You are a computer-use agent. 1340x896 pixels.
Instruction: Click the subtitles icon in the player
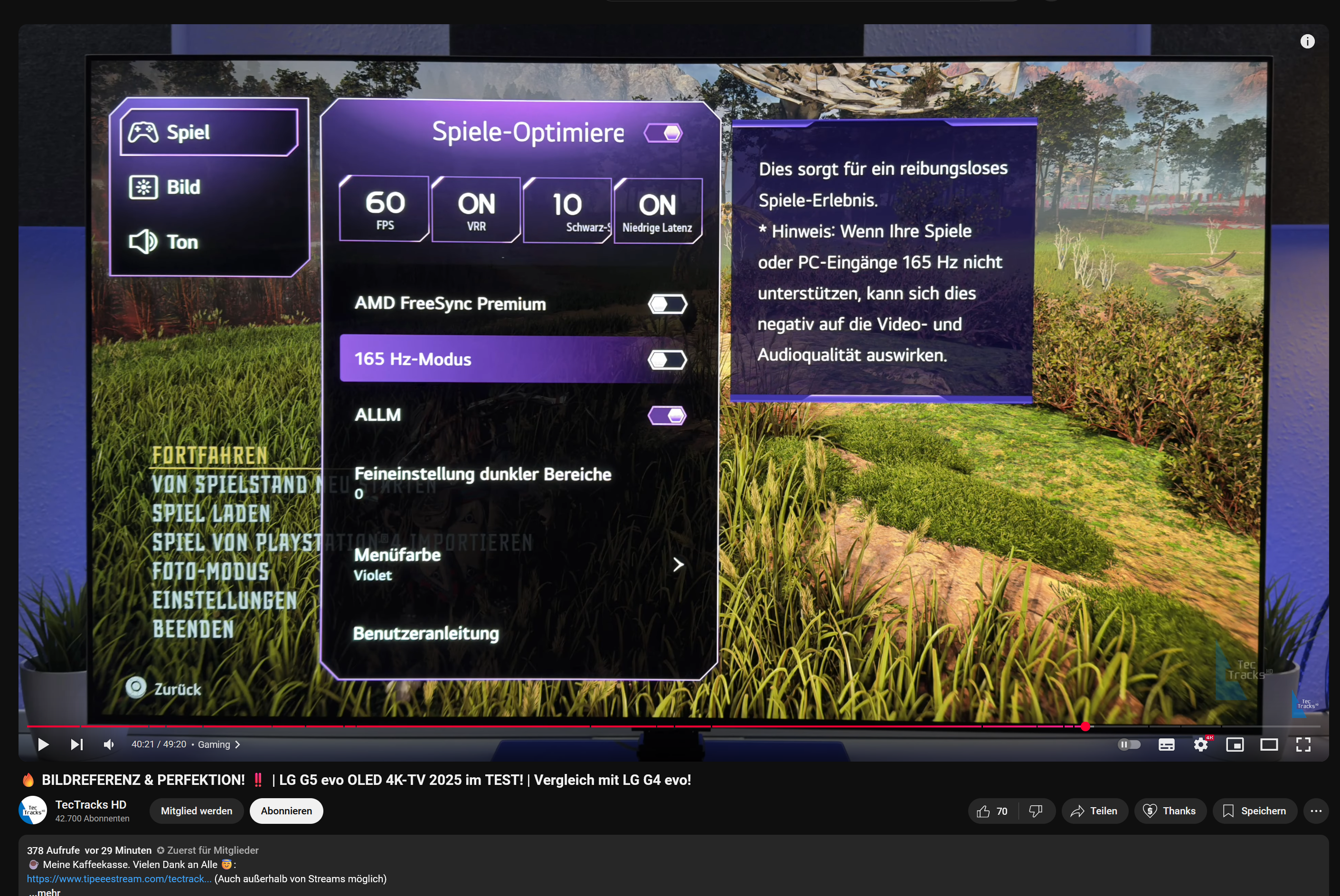[1166, 744]
